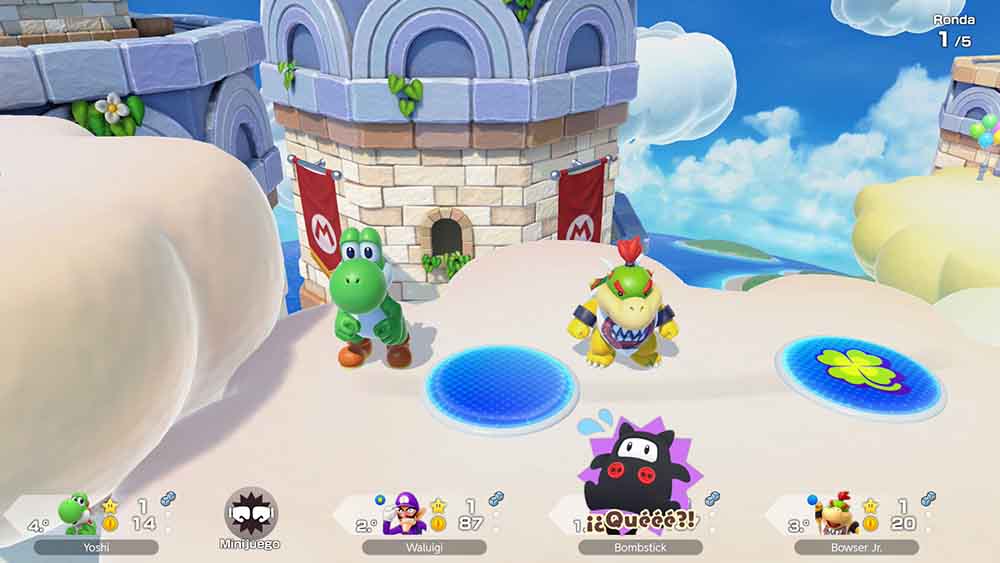Select Yoshi's player panel
Image resolution: width=1000 pixels, height=563 pixels.
click(x=96, y=520)
